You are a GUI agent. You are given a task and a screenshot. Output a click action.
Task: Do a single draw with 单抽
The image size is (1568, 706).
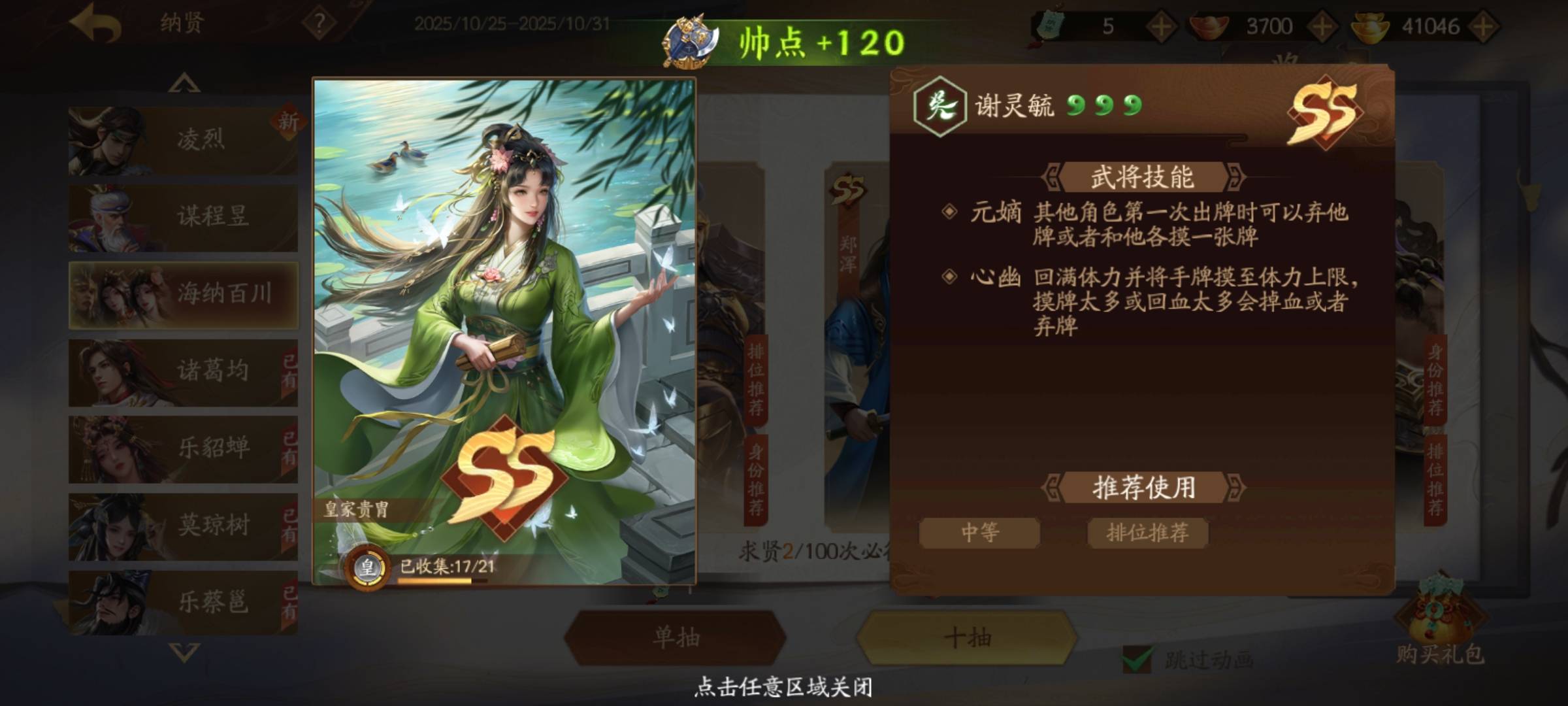coord(676,637)
